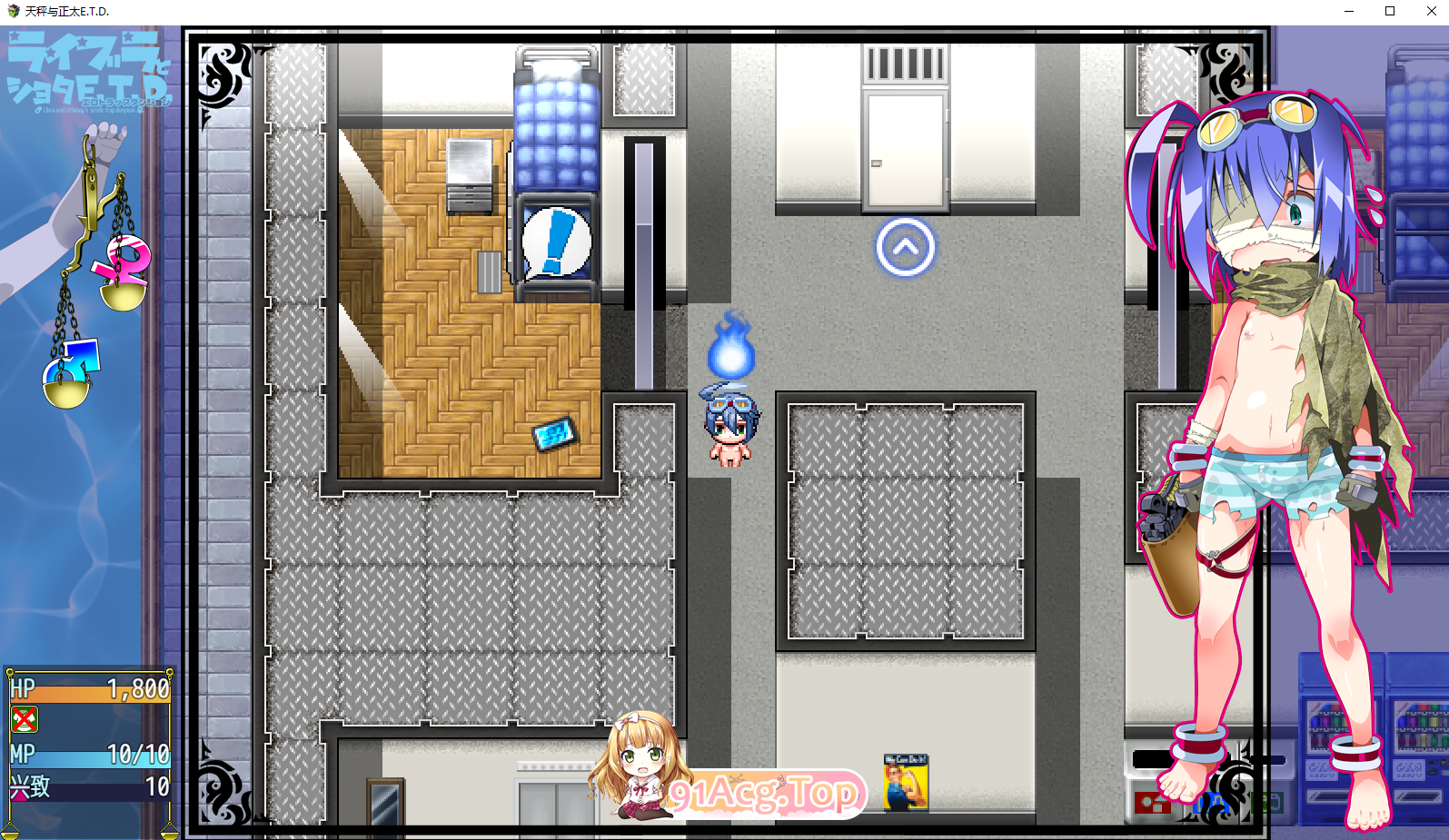Click the 天秤与正太E.T.D. title bar text

pyautogui.click(x=68, y=11)
